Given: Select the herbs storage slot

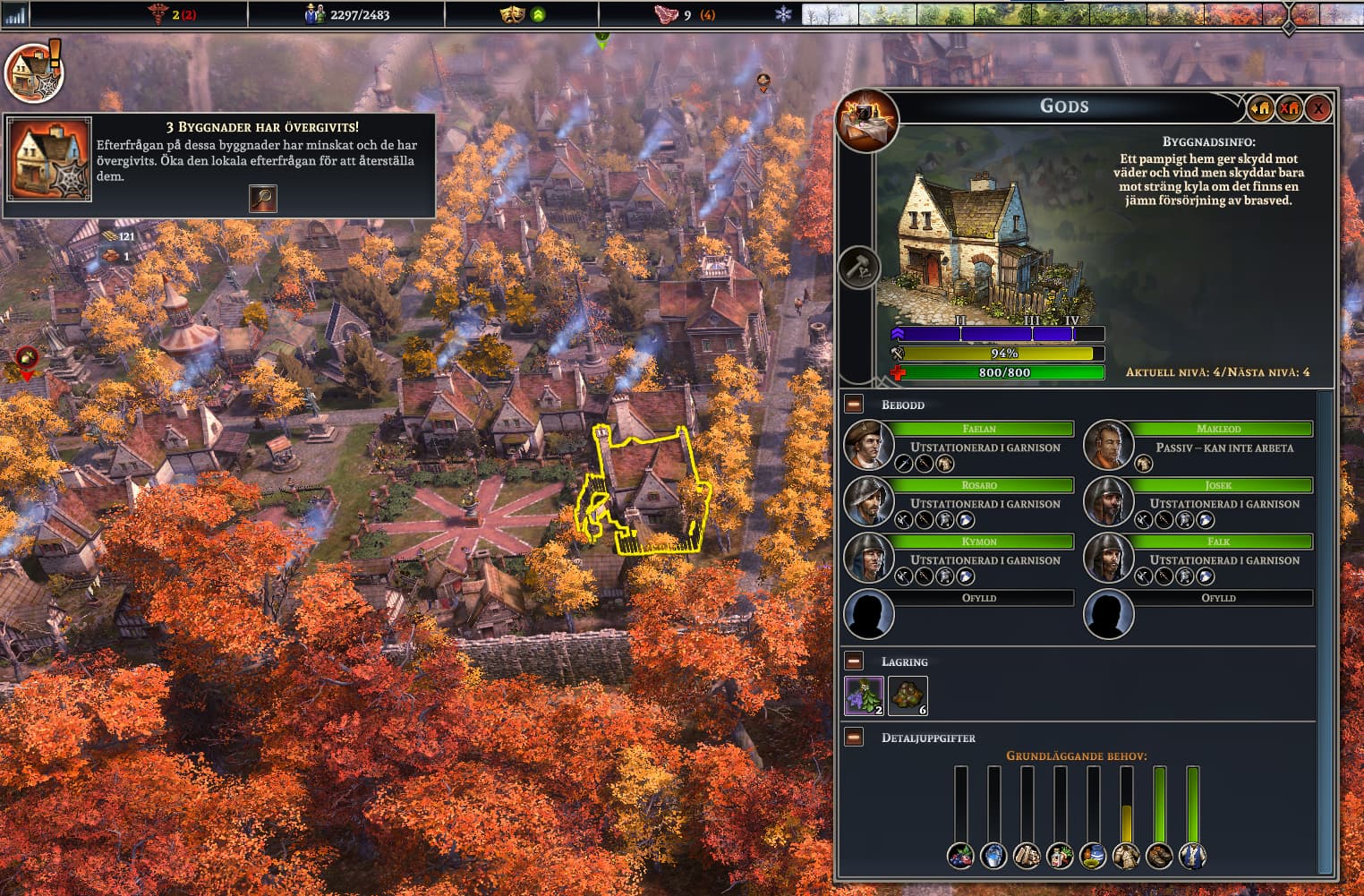Looking at the screenshot, I should 864,695.
